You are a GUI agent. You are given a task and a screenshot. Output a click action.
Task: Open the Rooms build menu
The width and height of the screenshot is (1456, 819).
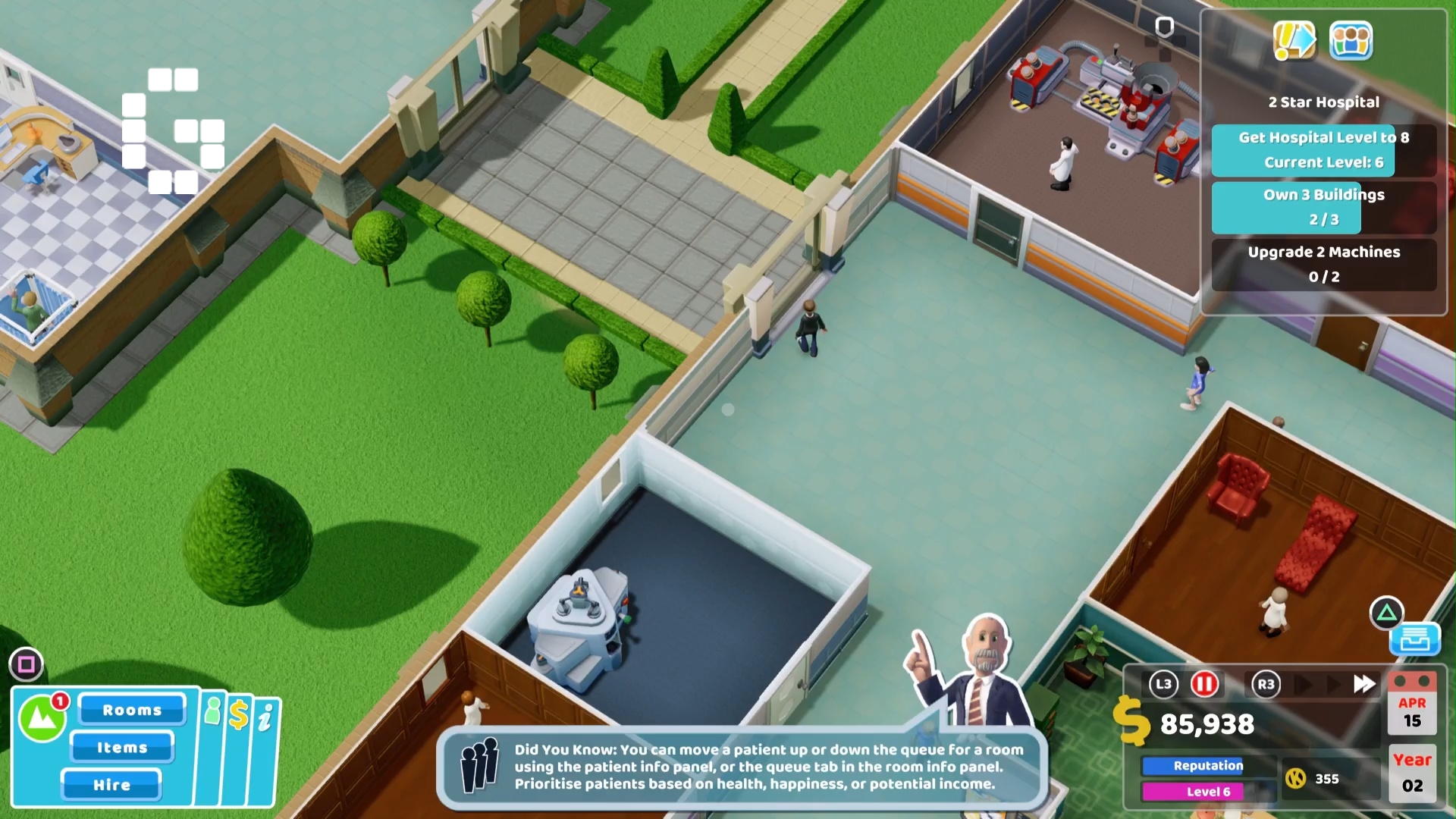click(x=132, y=710)
